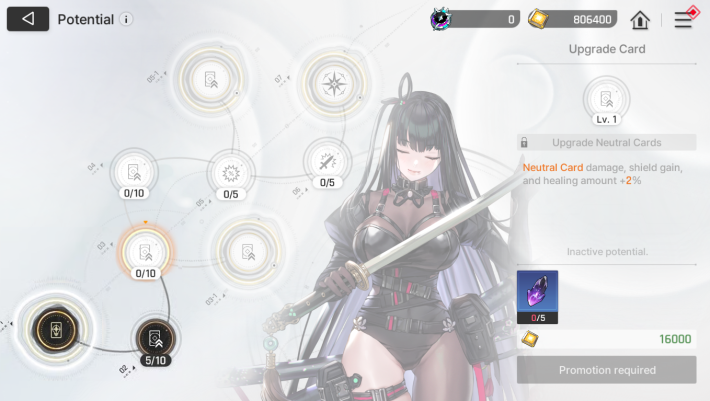Tap the dark orb currency icon
Viewport: 710px width, 401px height.
point(441,19)
